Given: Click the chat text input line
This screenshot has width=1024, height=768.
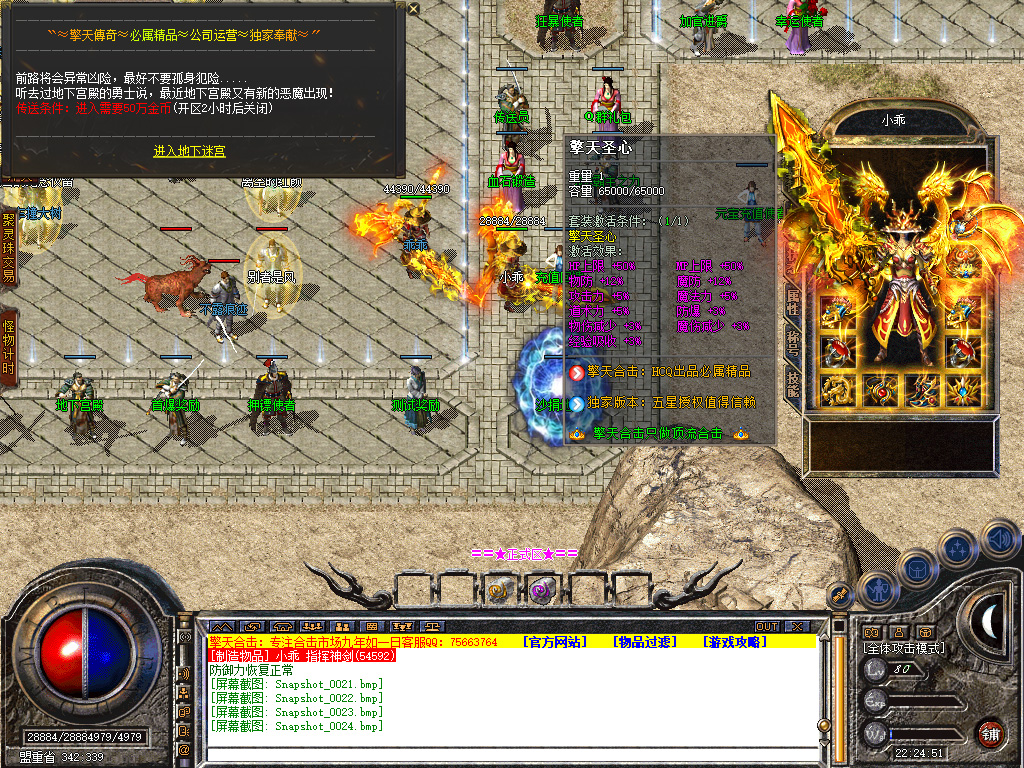Looking at the screenshot, I should [500, 752].
